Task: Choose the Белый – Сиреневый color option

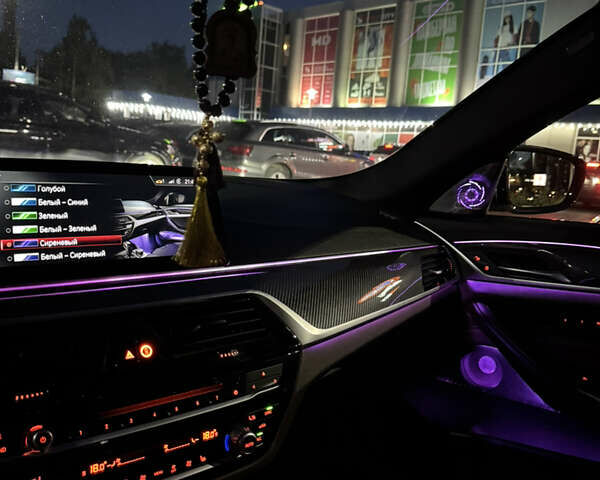Action: coord(70,256)
